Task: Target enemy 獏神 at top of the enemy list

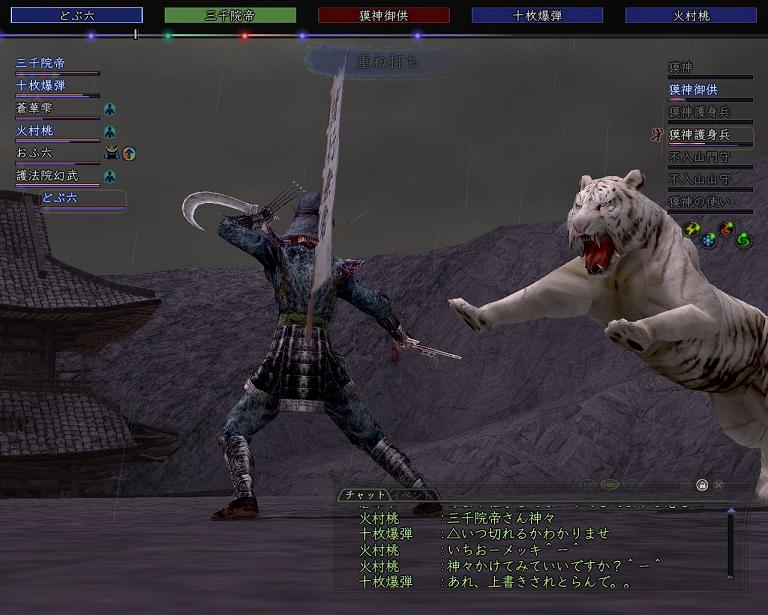Action: click(x=681, y=67)
